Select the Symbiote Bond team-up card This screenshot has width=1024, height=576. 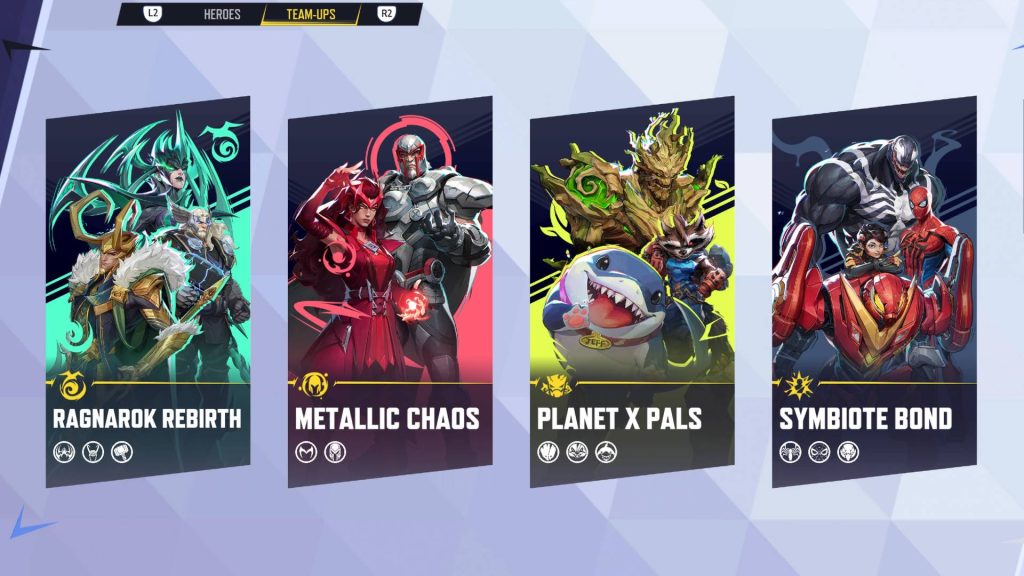point(874,290)
